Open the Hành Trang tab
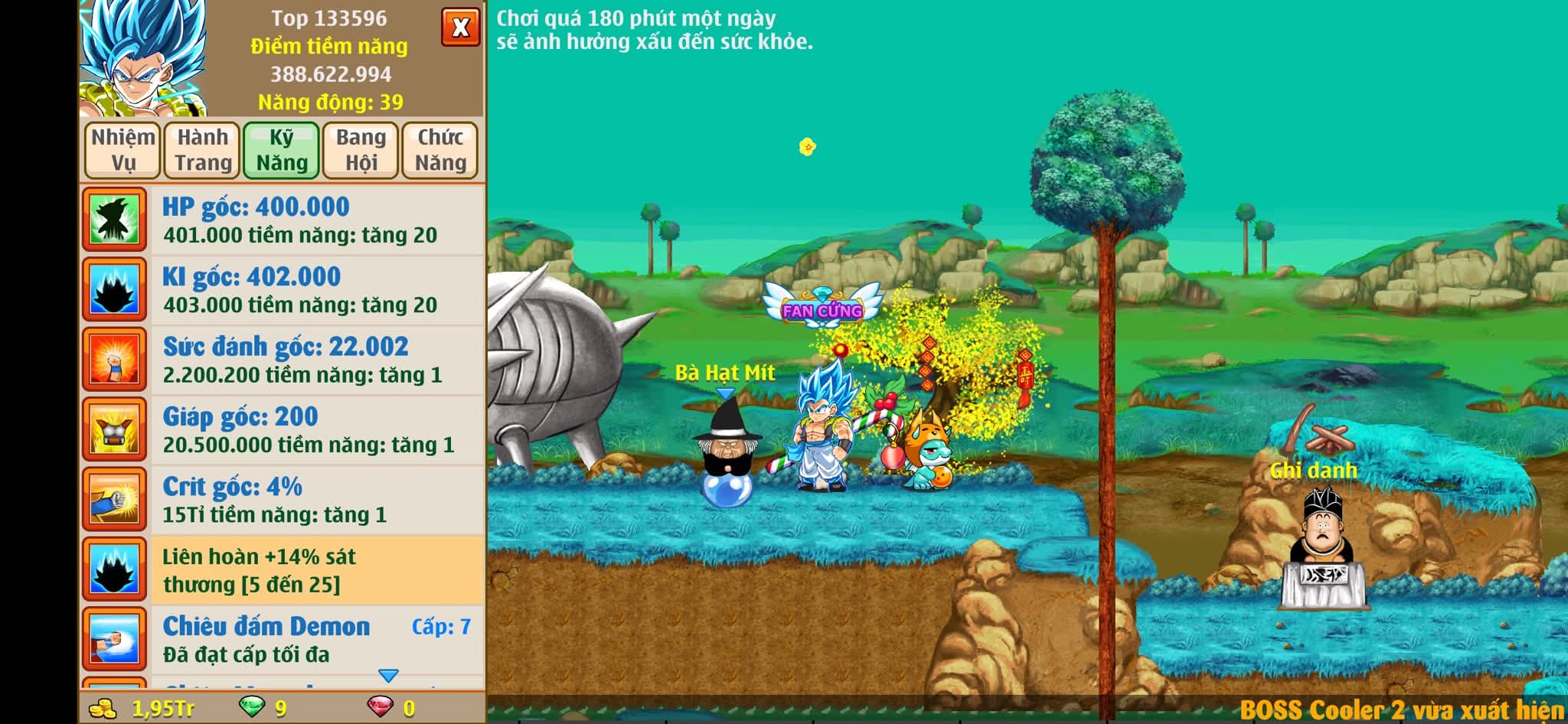Screen dimensions: 1568x724 tap(203, 150)
